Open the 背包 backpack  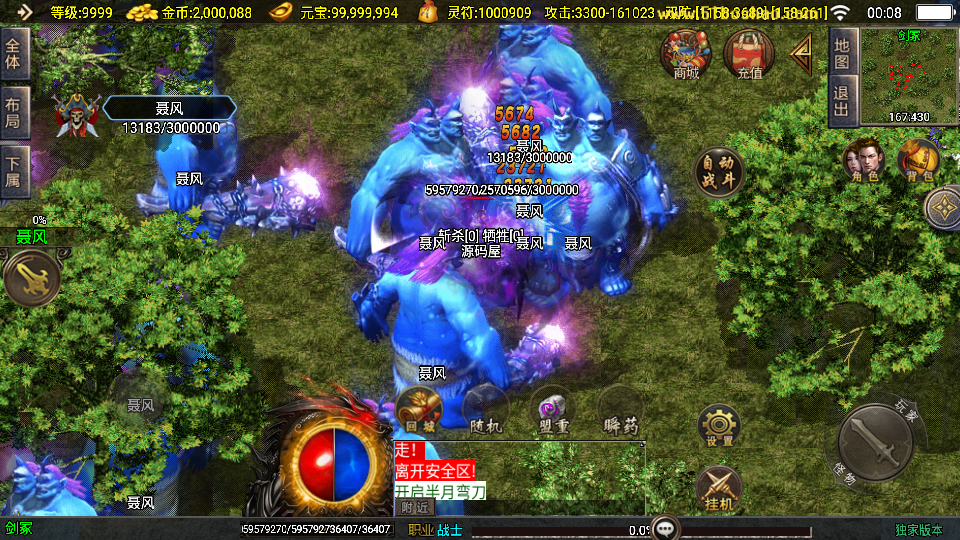[x=917, y=162]
